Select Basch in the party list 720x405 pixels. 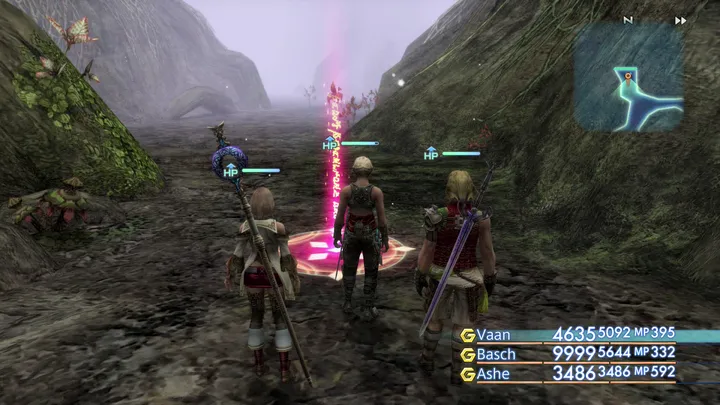click(x=497, y=354)
